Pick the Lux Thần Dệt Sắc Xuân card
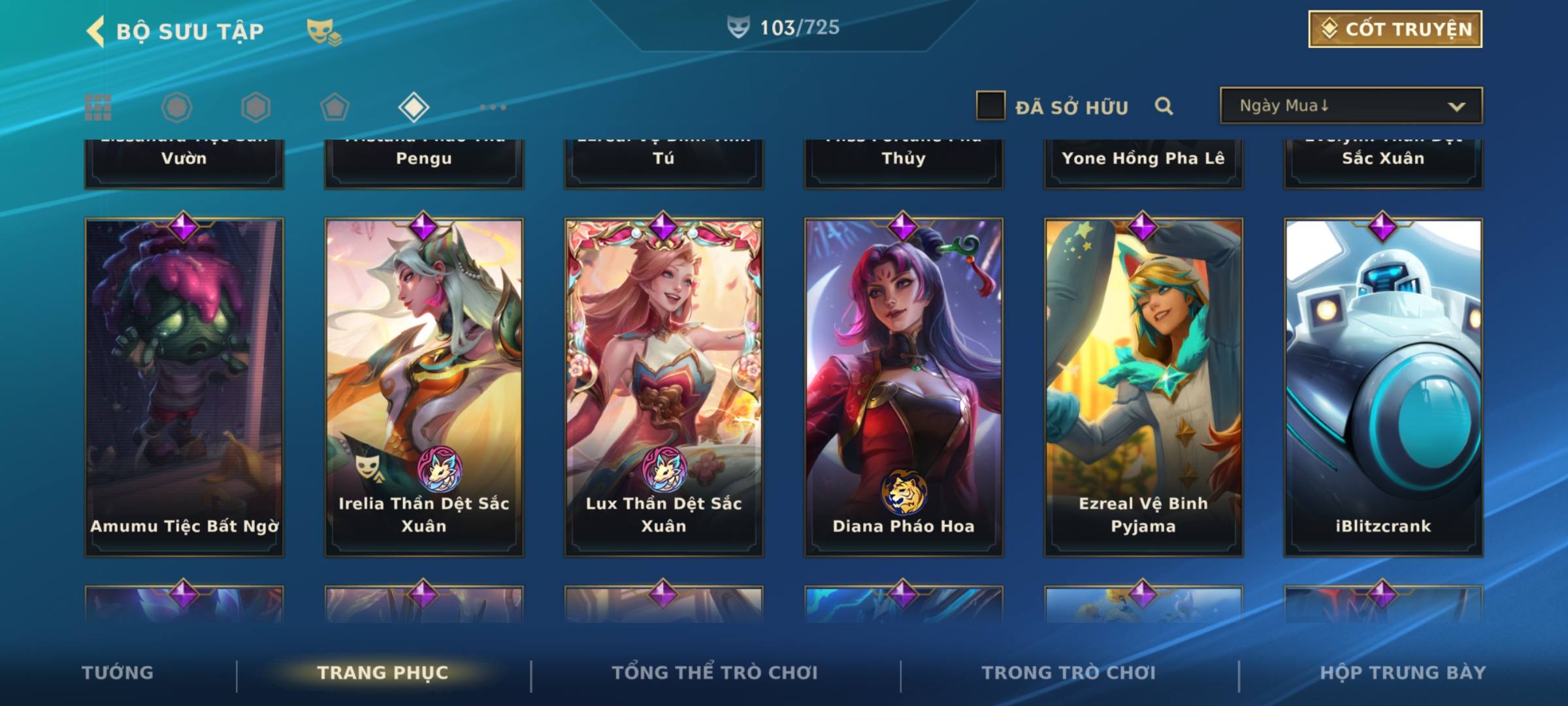 coord(664,387)
